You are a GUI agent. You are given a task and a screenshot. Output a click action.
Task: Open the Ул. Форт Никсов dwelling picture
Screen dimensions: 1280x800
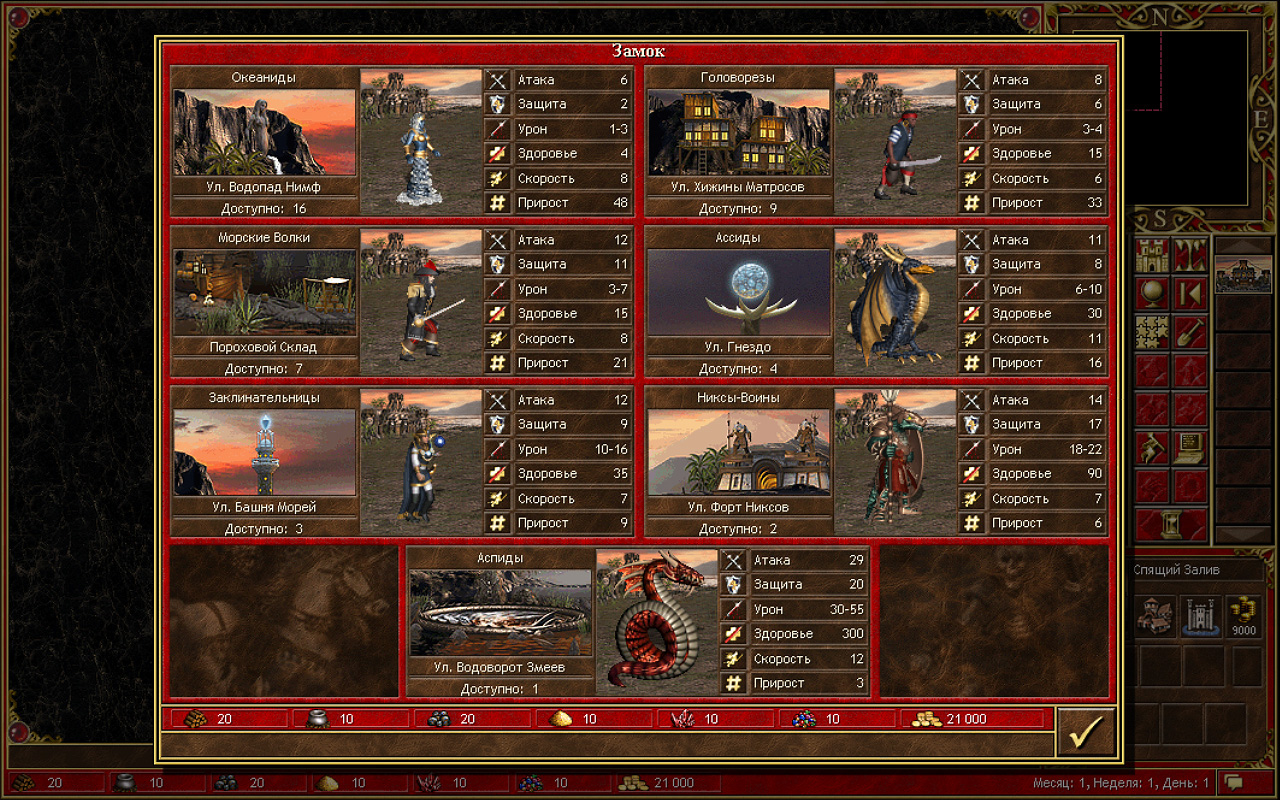click(x=738, y=452)
